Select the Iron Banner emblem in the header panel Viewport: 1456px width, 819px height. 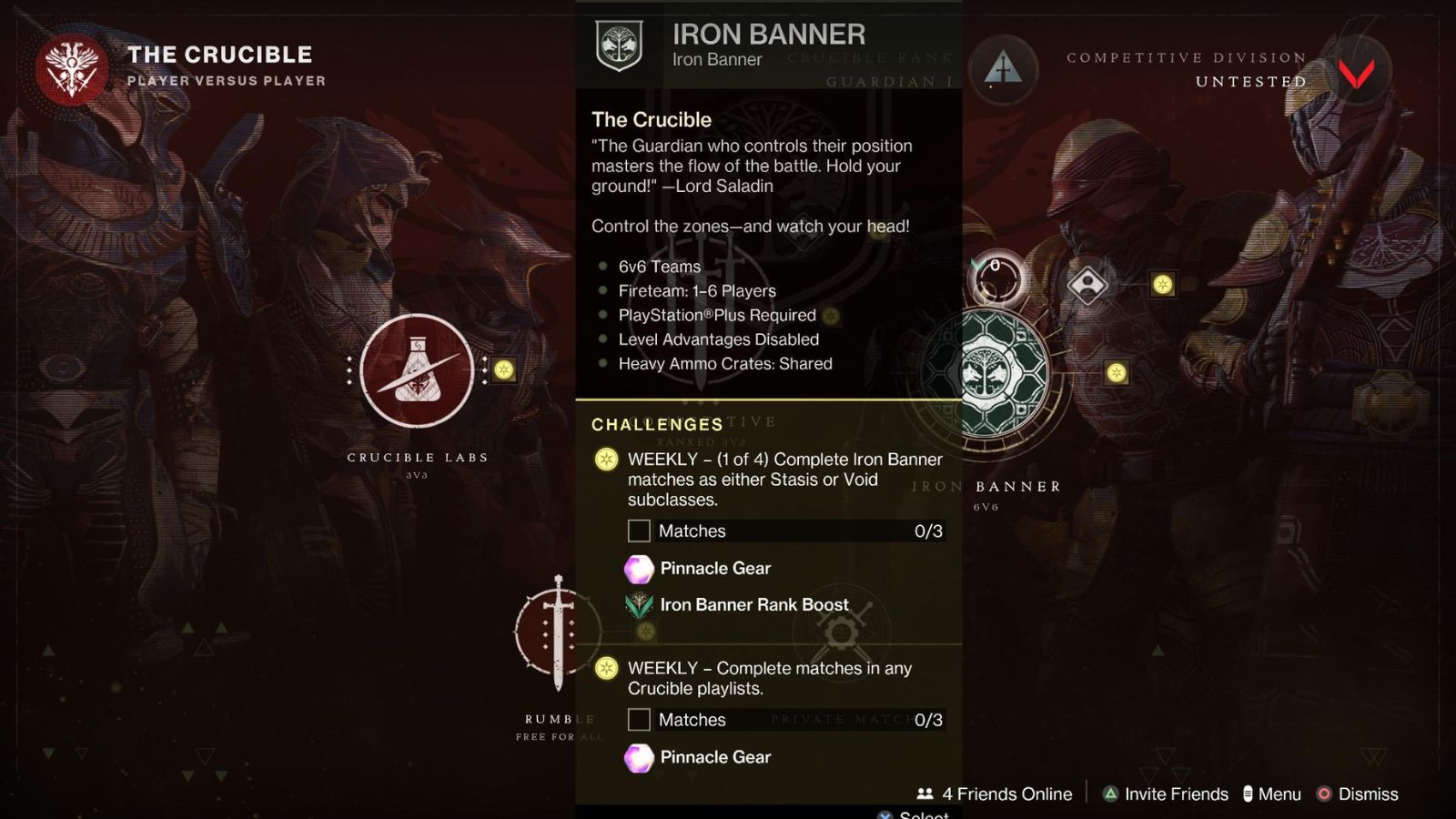(x=618, y=43)
